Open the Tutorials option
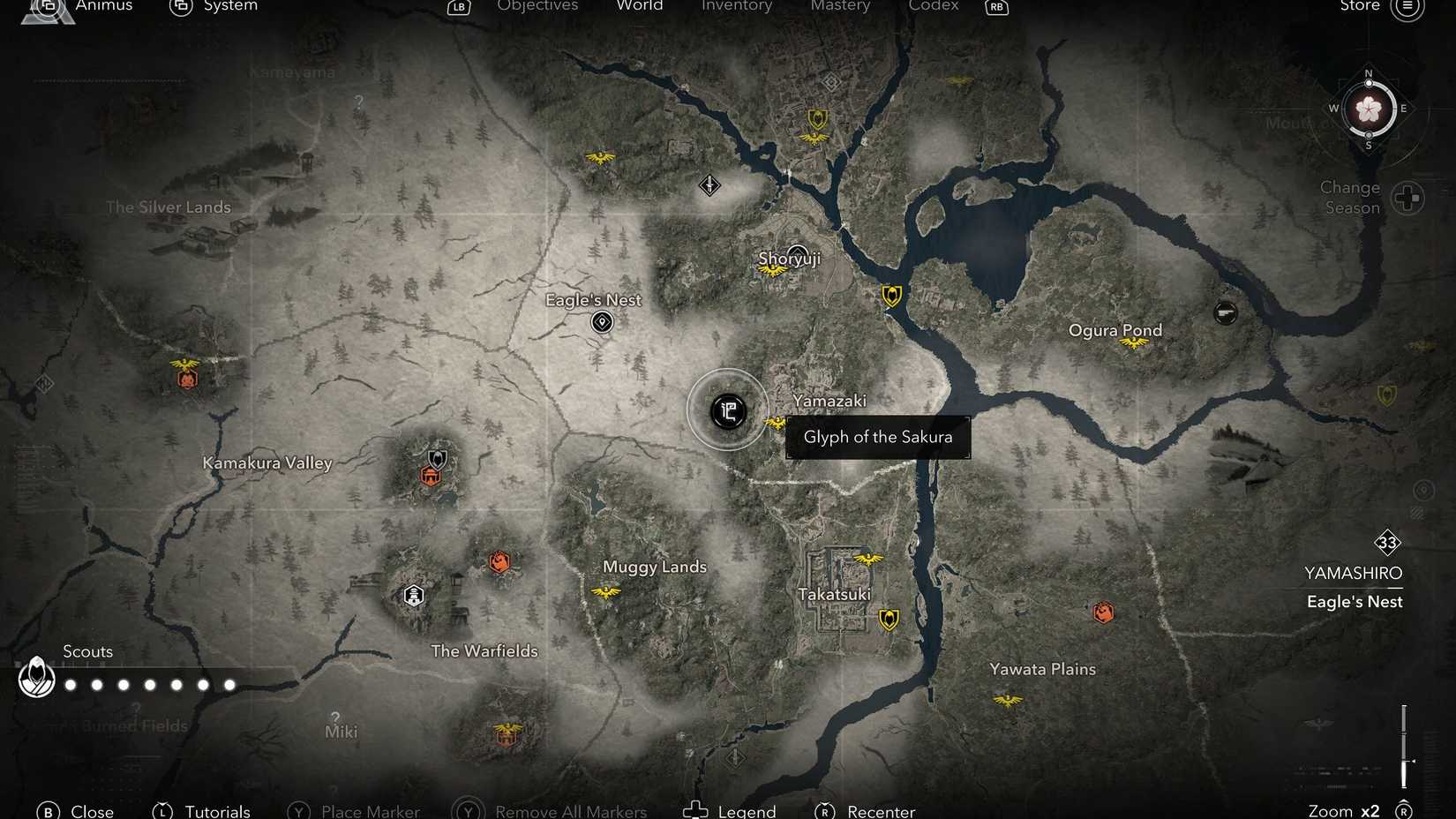 click(216, 810)
